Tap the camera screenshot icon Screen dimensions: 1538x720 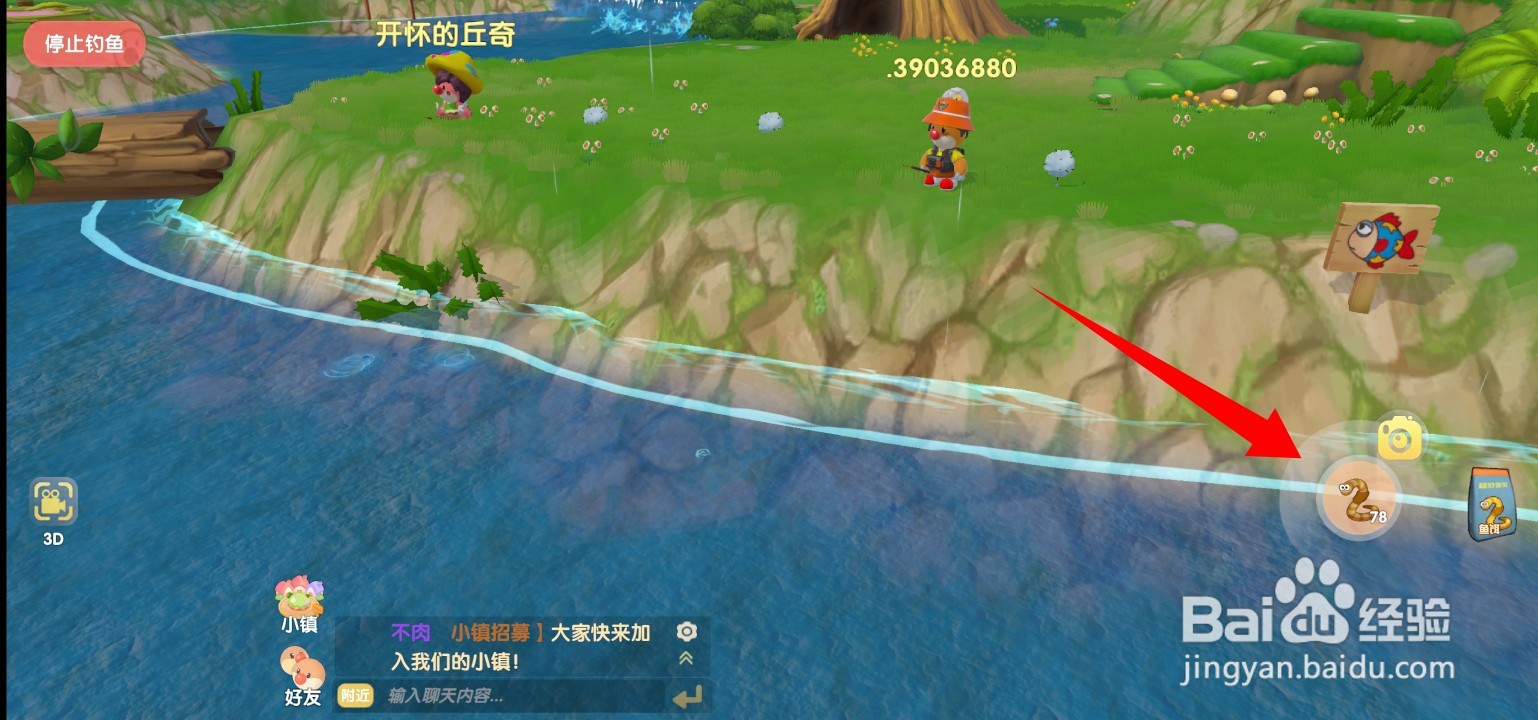(1400, 438)
